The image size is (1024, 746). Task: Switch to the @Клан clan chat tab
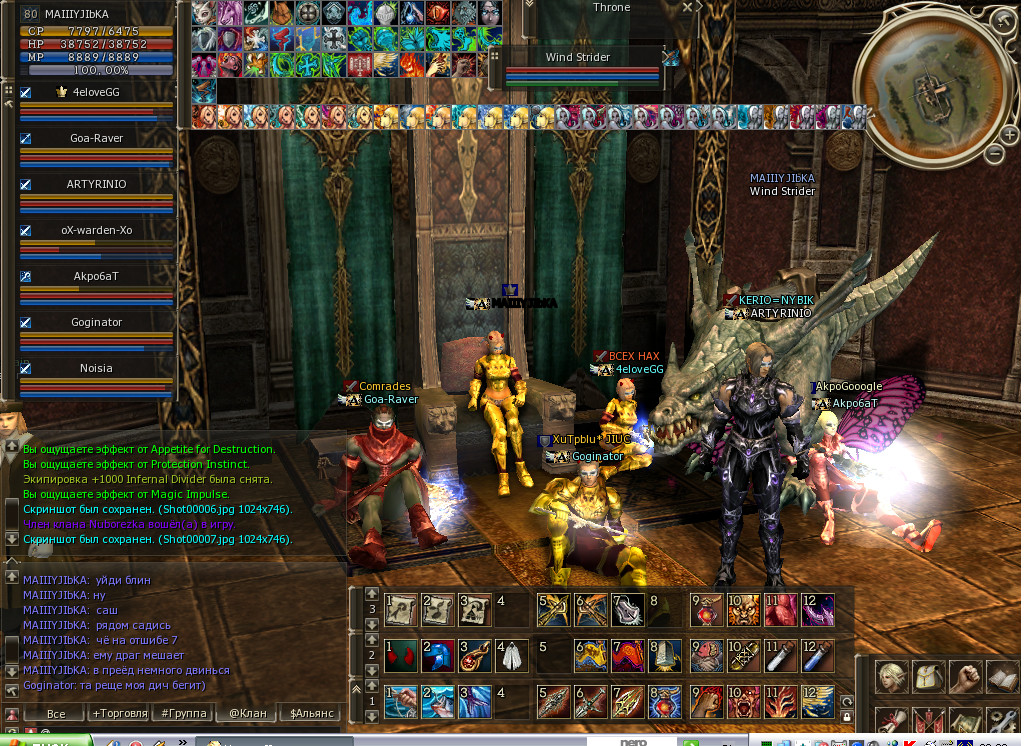[x=247, y=713]
